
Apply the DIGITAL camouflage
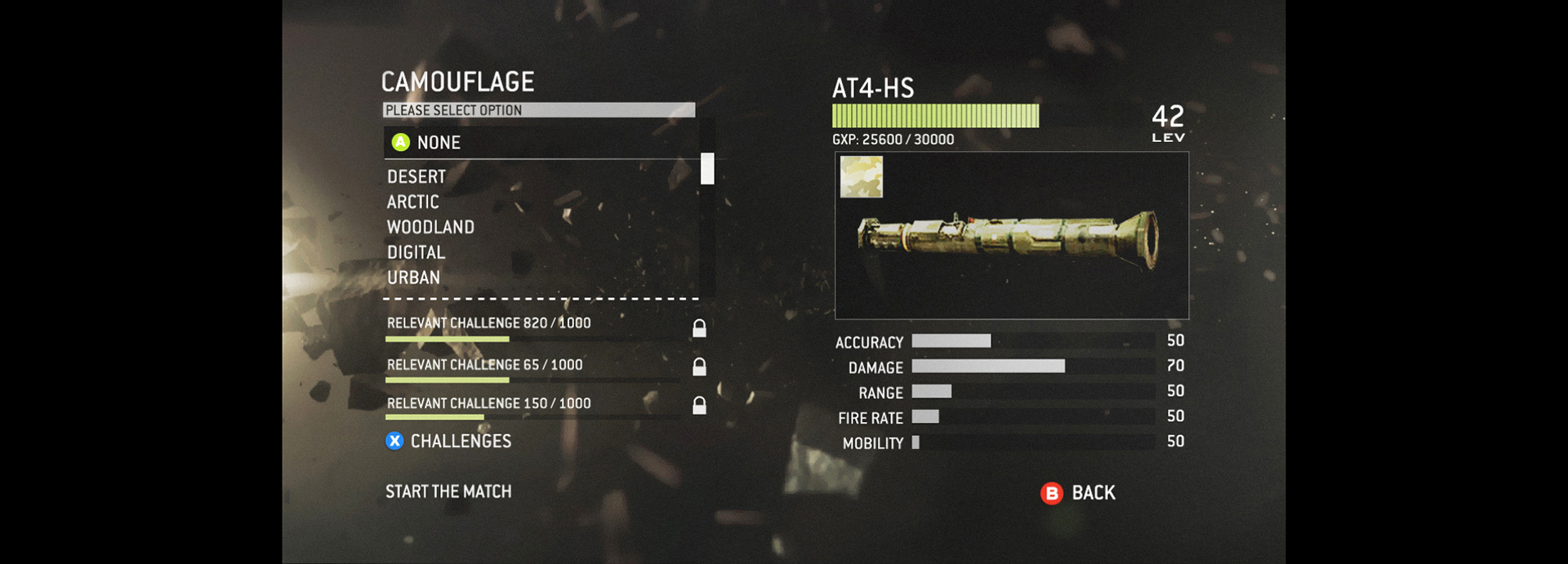tap(416, 253)
